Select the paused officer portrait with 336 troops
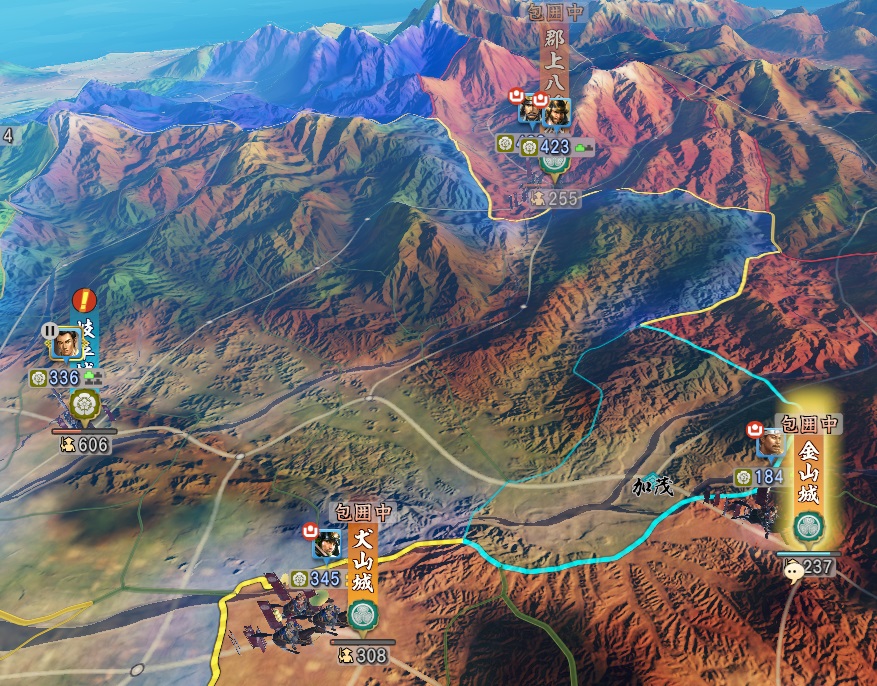 click(x=66, y=345)
